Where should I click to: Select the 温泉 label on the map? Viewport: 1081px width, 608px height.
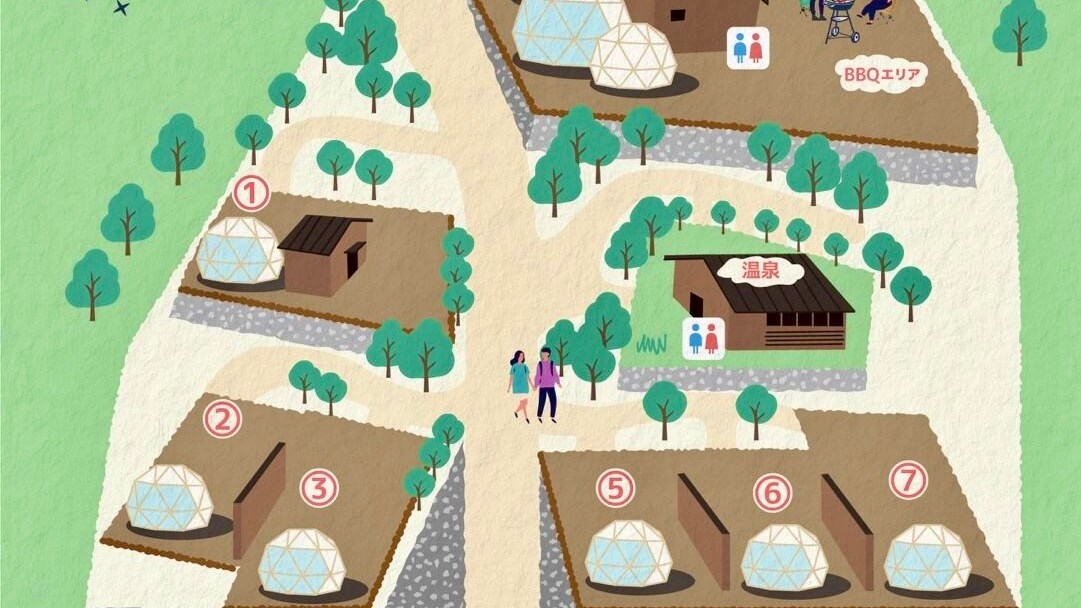tap(759, 269)
